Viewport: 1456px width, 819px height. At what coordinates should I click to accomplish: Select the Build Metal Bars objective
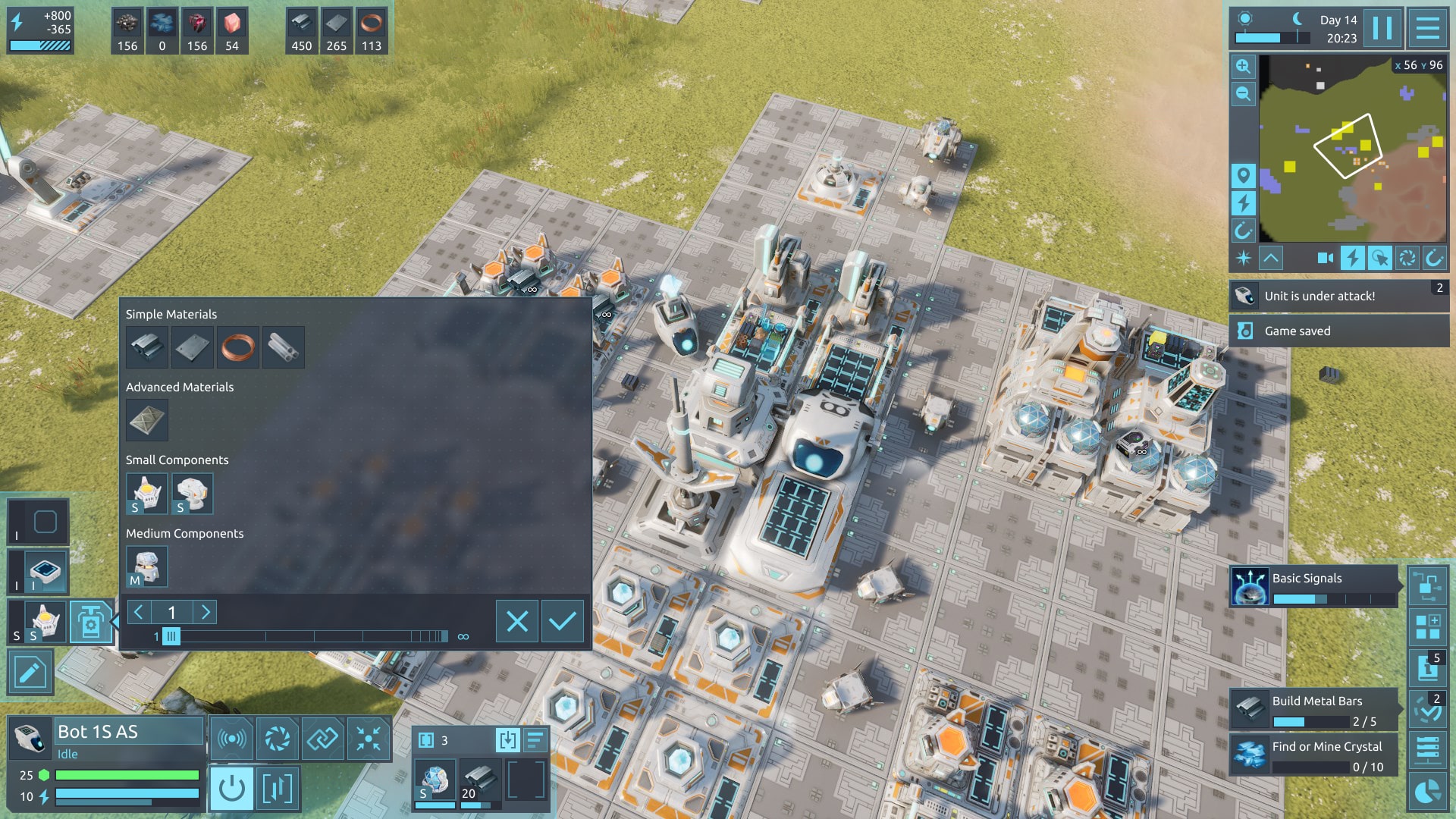pos(1313,710)
